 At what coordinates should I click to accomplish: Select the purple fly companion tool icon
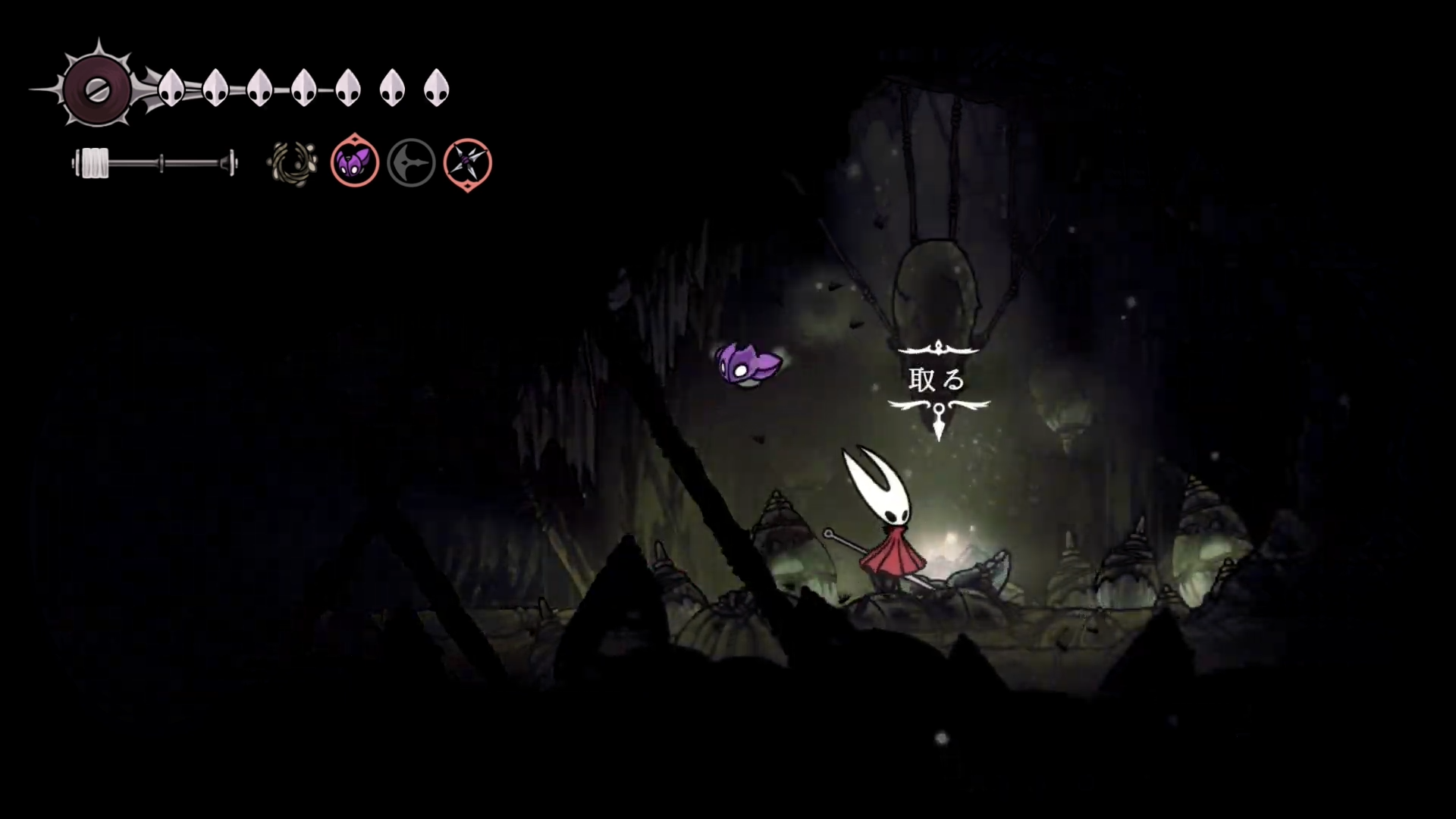[x=354, y=162]
